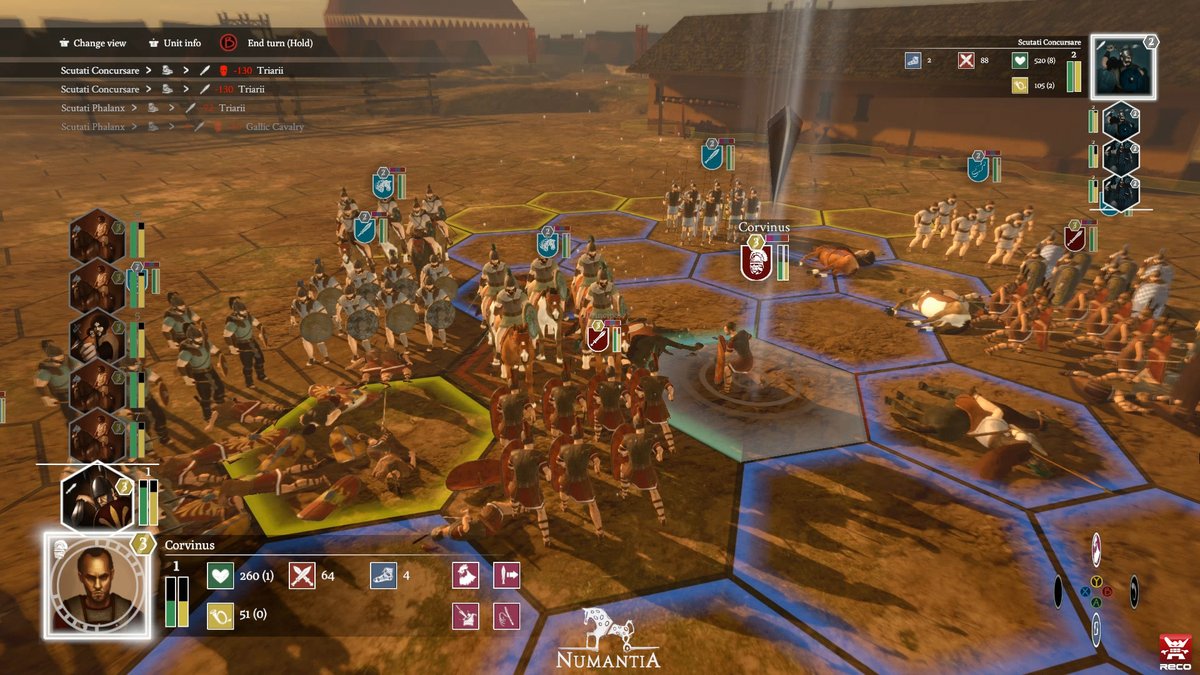Select the Scutati Phalanx versus Gallic Cavalry log row
Screen dimensions: 1200x675
pos(182,127)
